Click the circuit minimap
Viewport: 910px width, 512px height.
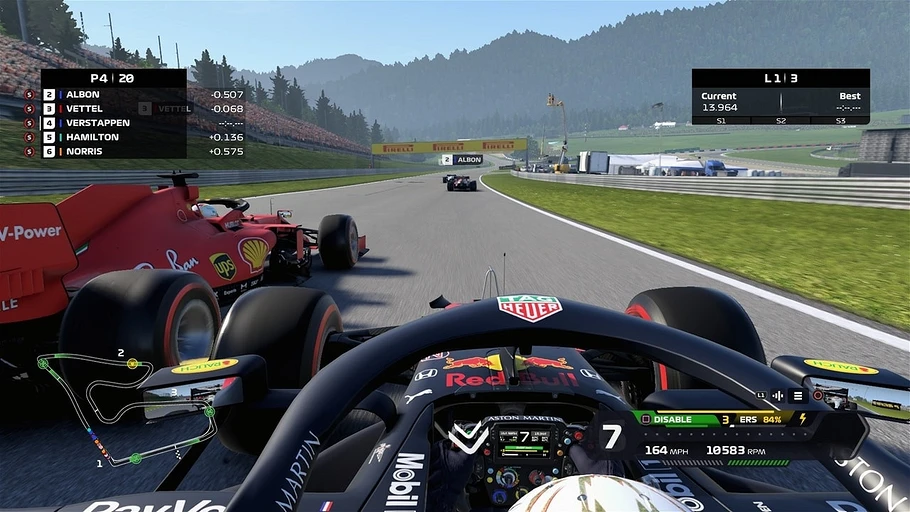pos(125,408)
